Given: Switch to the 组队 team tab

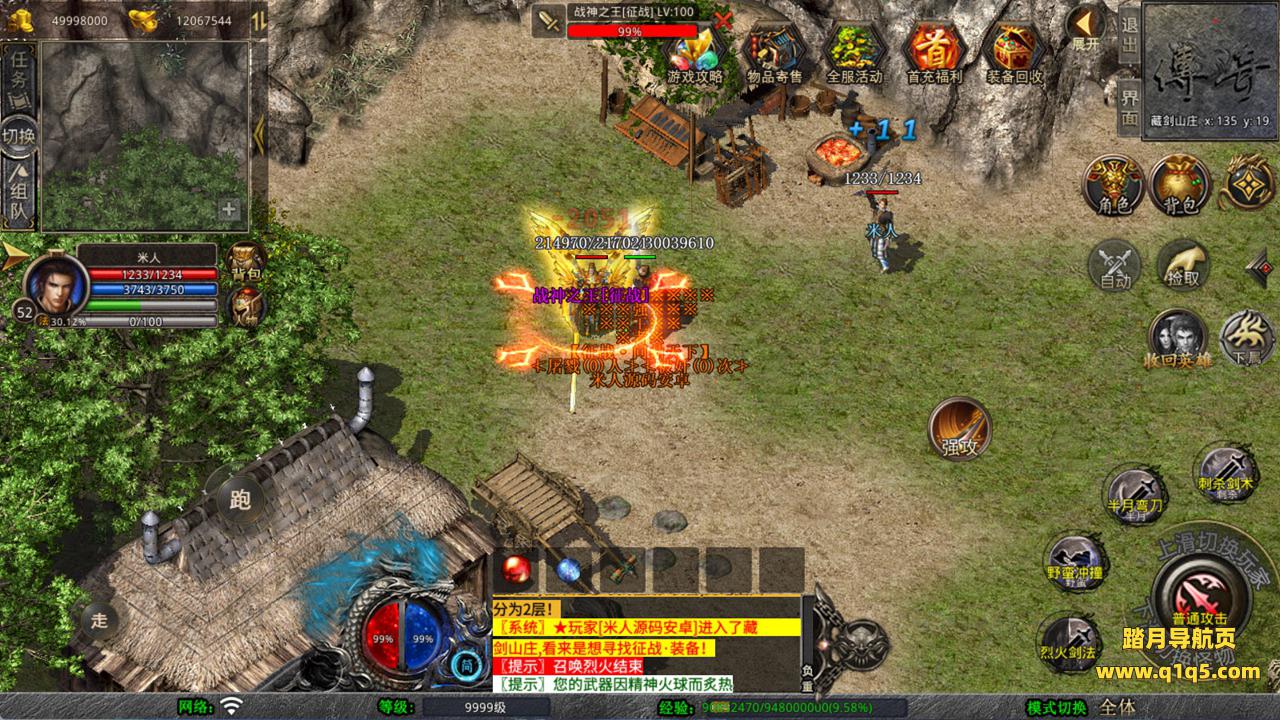Looking at the screenshot, I should (x=19, y=196).
